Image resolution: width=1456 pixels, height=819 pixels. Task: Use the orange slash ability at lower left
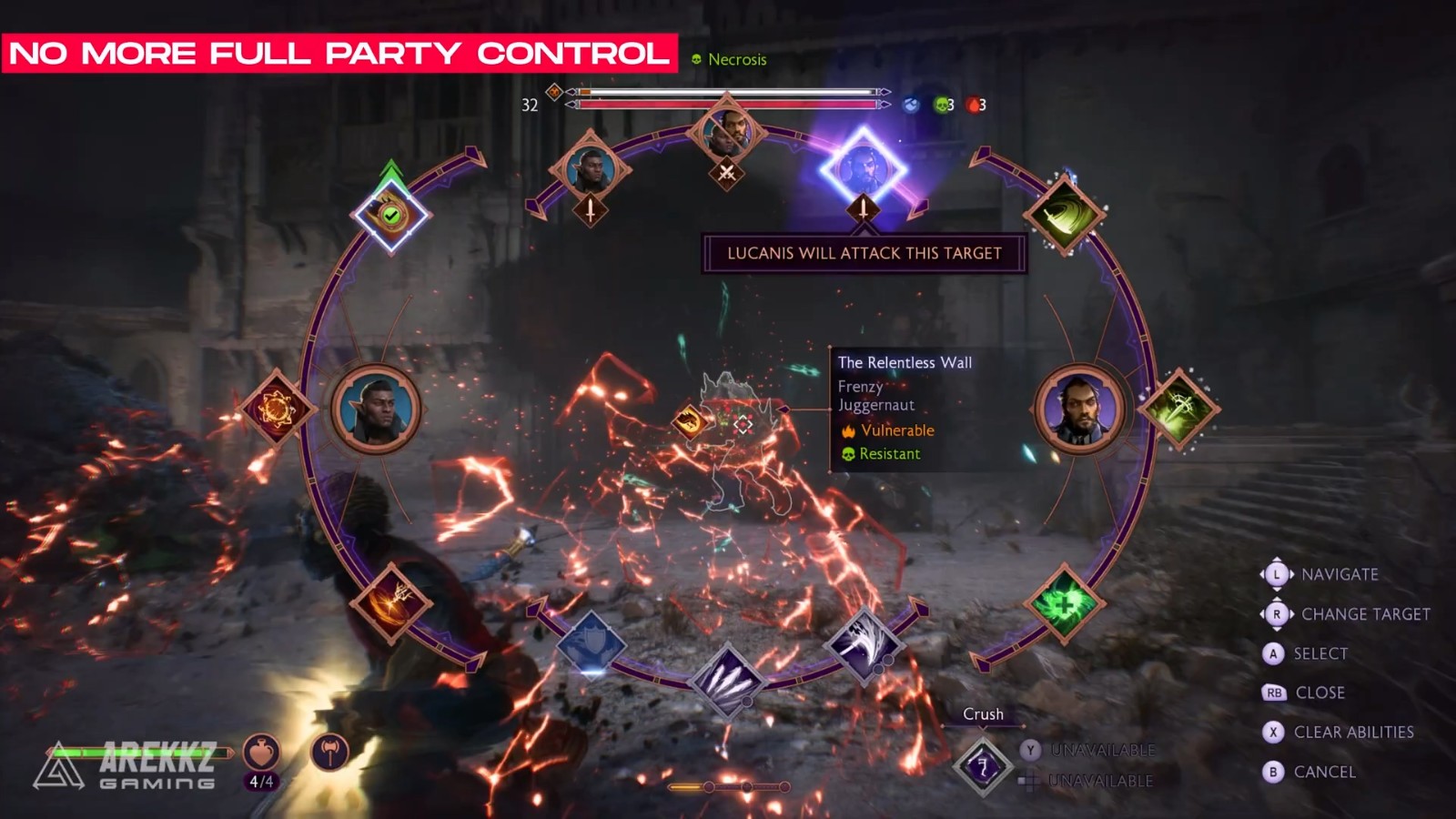[x=392, y=602]
